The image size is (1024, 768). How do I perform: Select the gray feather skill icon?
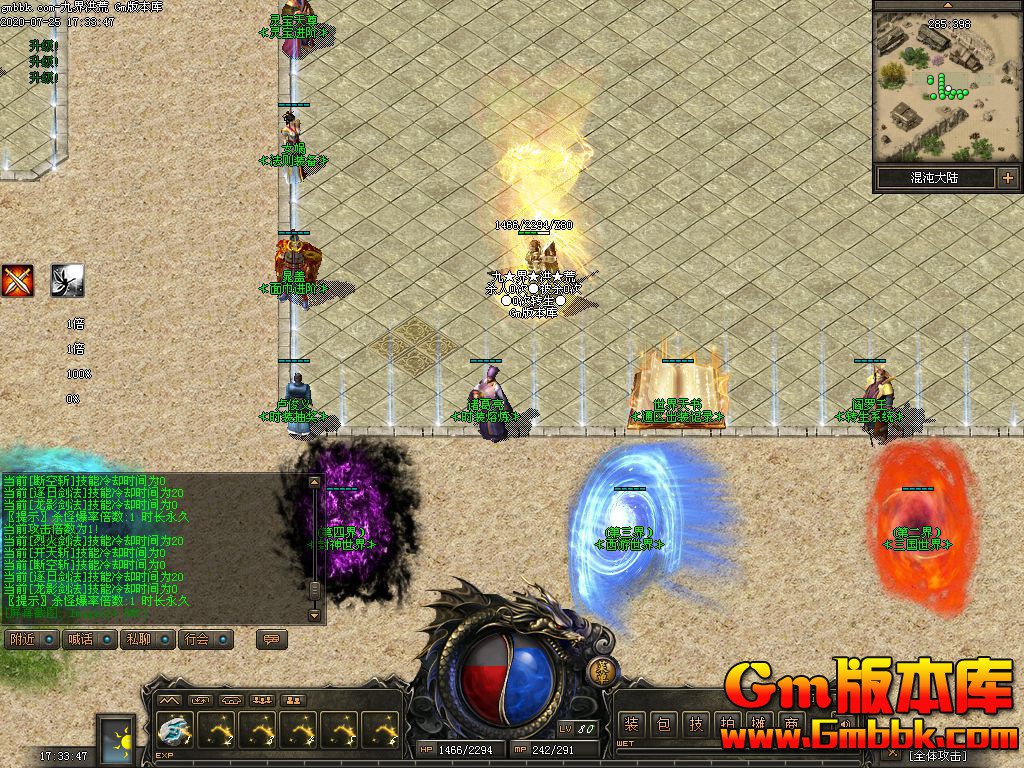(67, 281)
